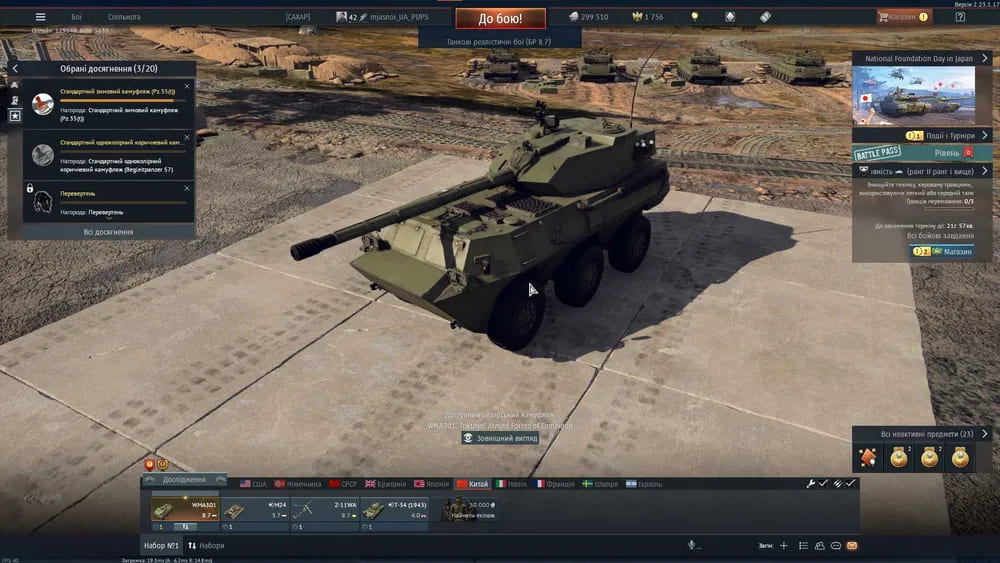Image resolution: width=1000 pixels, height=563 pixels.
Task: Switch to the США nation tab
Action: coord(253,484)
